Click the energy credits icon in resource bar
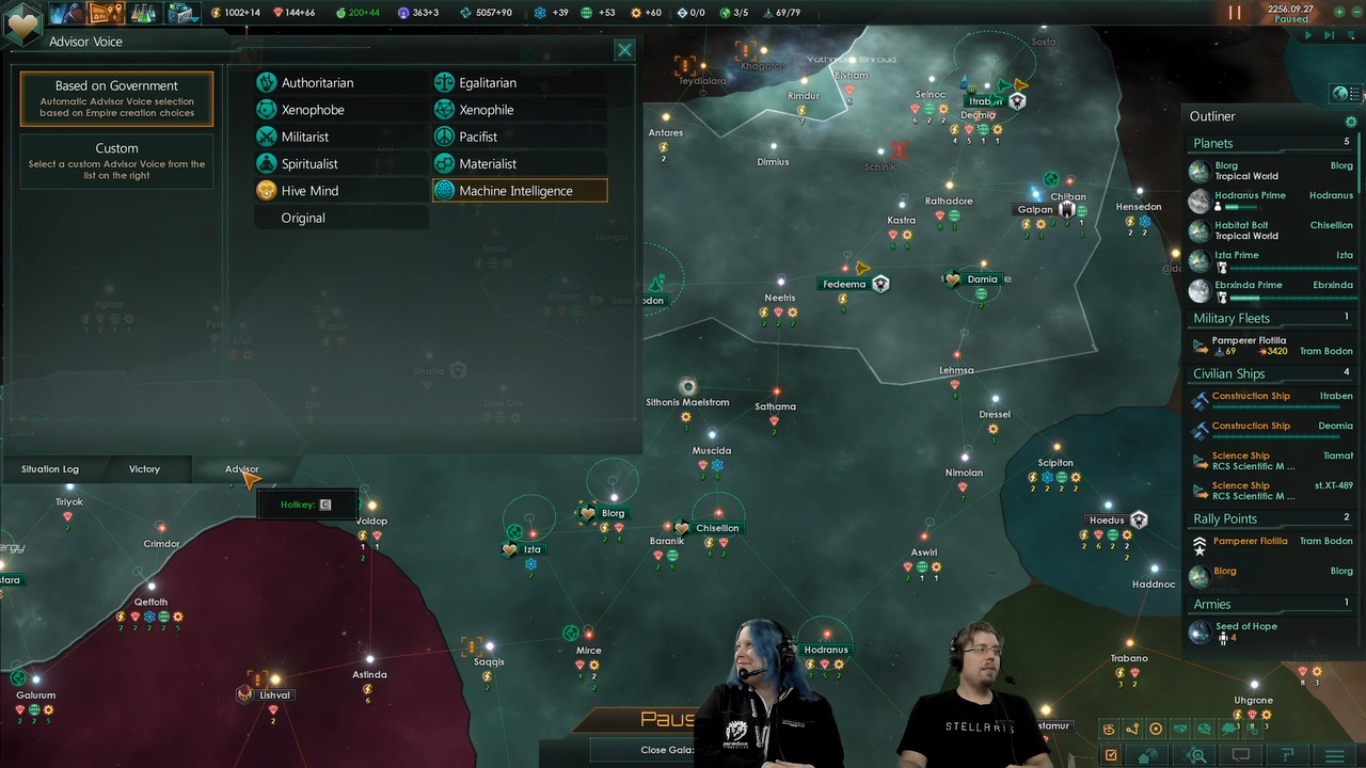Viewport: 1366px width, 768px height. point(214,14)
